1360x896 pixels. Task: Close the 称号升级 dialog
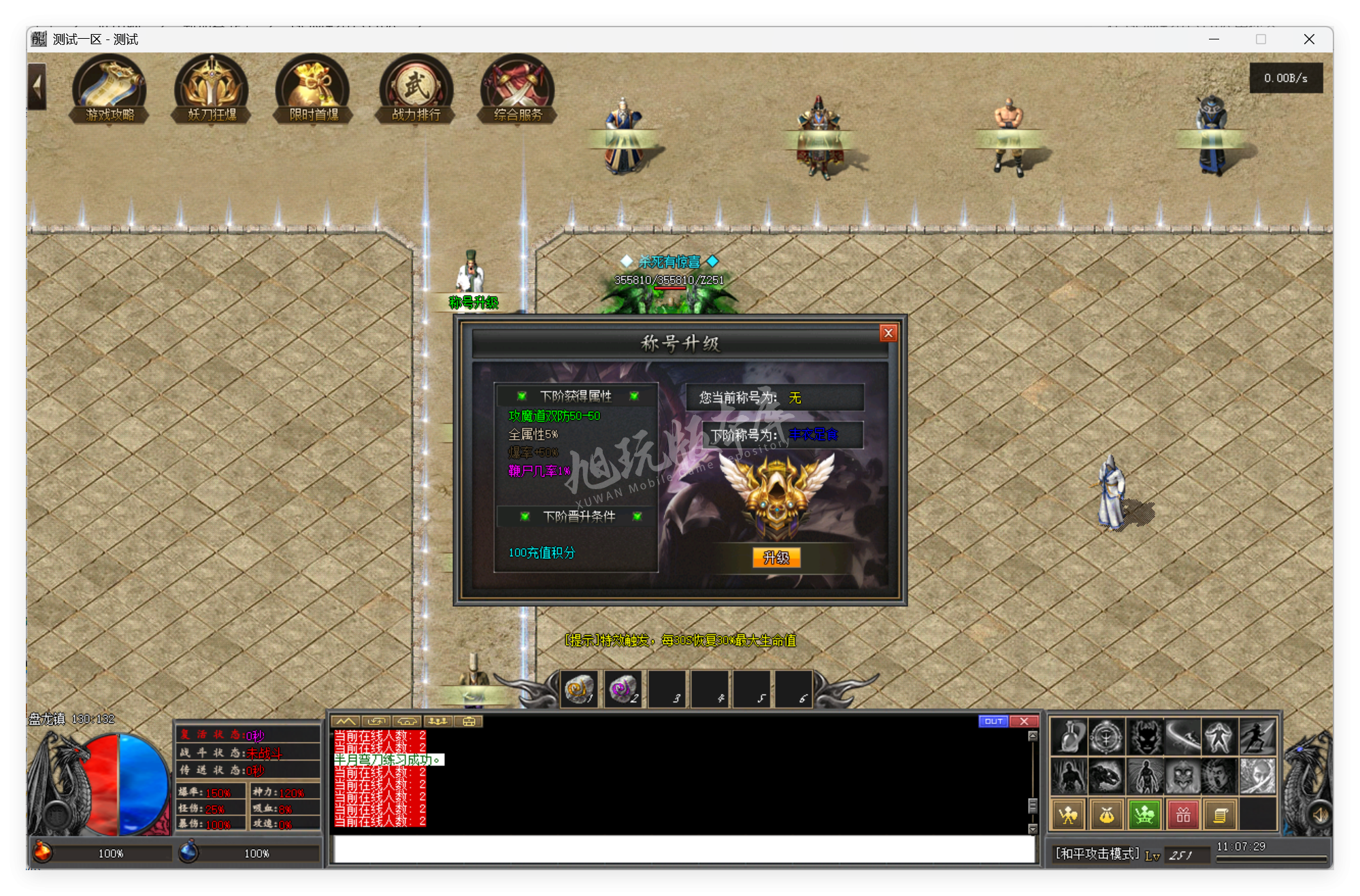tap(889, 333)
